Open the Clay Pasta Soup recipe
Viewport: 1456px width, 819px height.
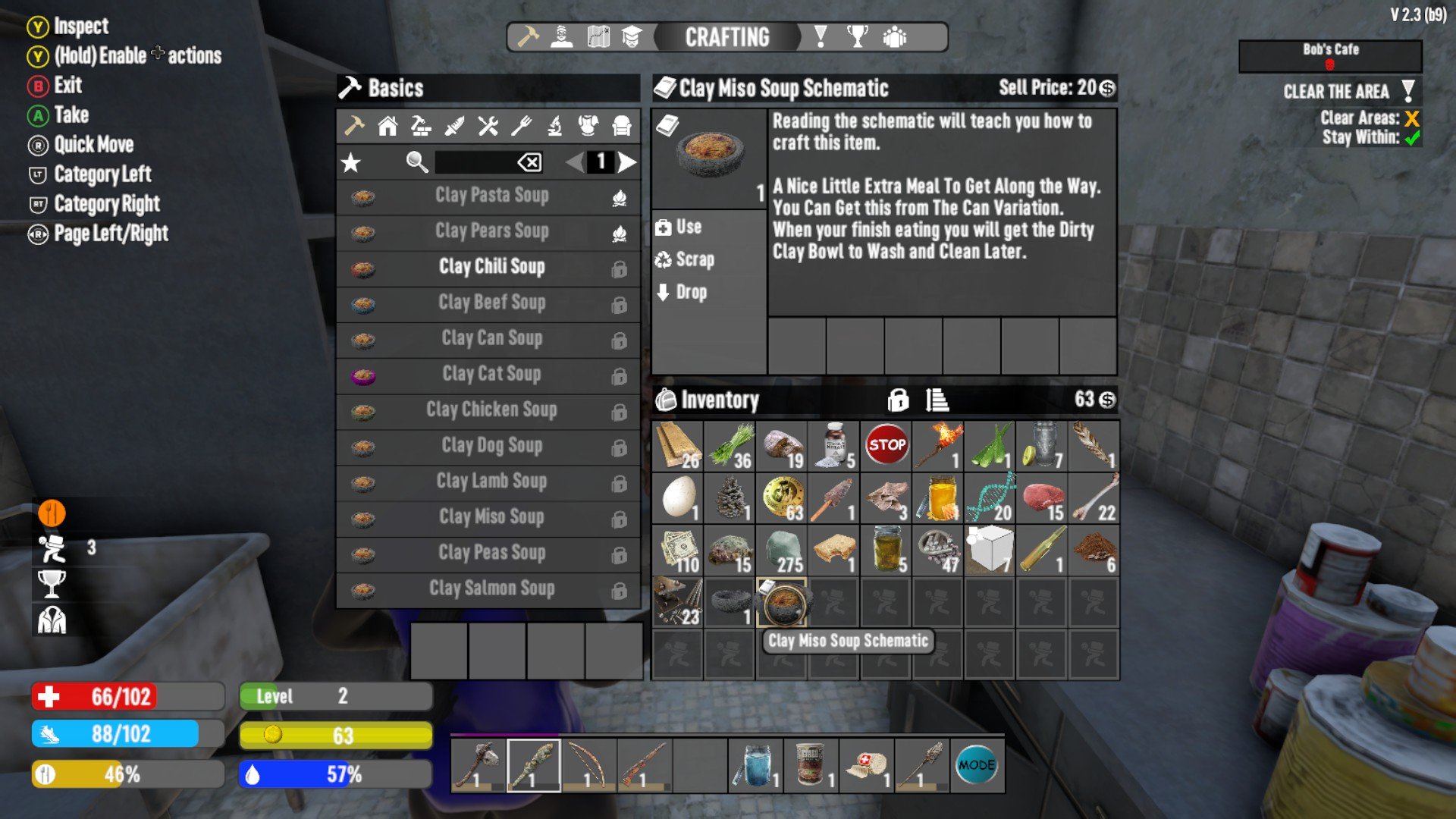click(x=491, y=196)
